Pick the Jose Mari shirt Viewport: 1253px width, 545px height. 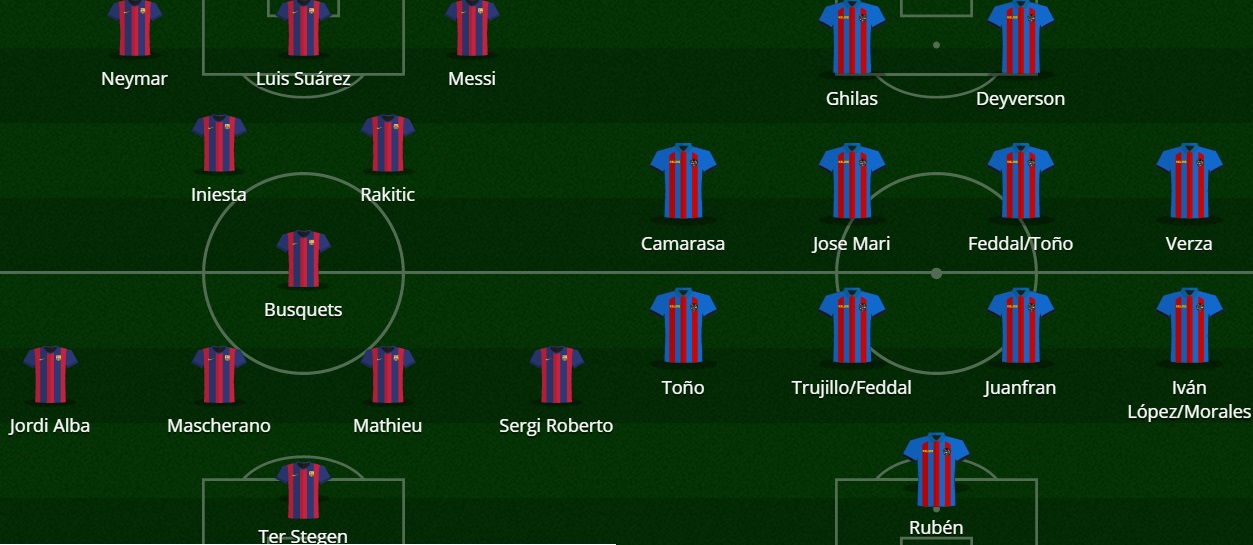click(852, 182)
